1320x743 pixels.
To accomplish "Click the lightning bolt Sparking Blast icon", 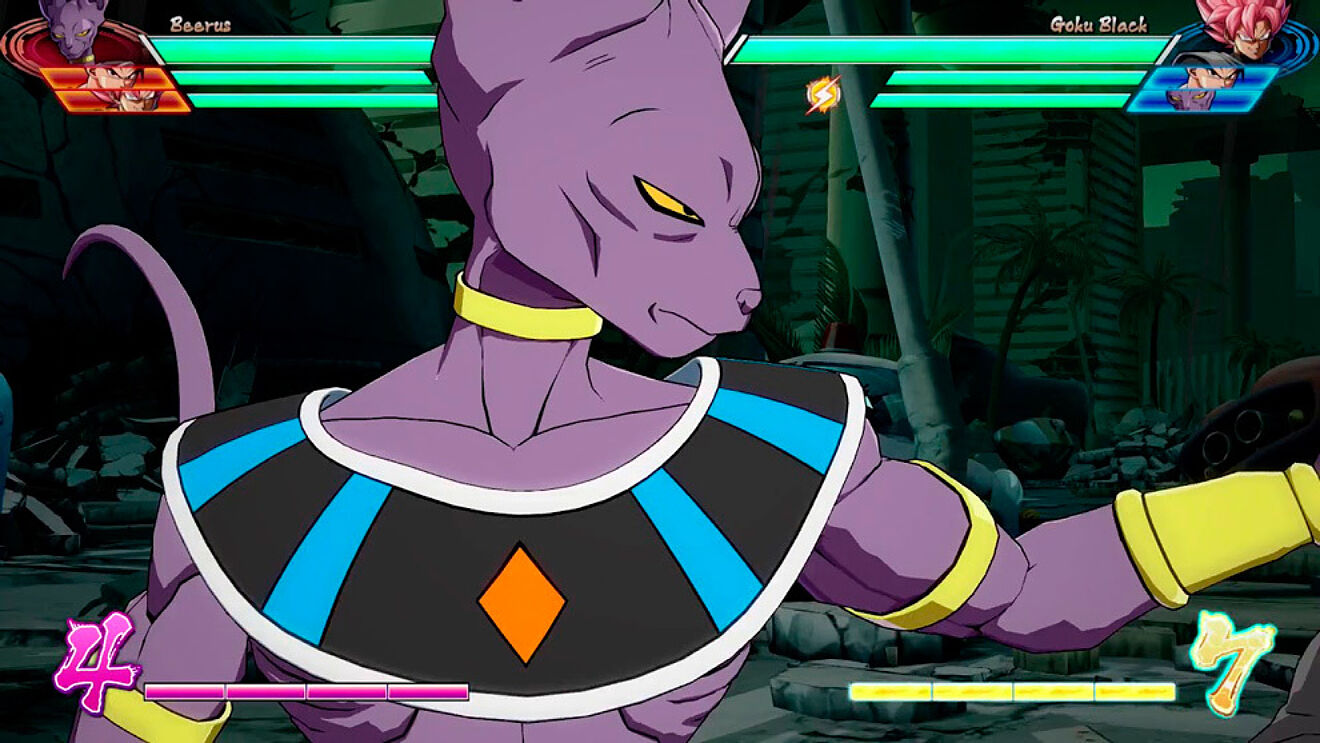I will [x=823, y=95].
